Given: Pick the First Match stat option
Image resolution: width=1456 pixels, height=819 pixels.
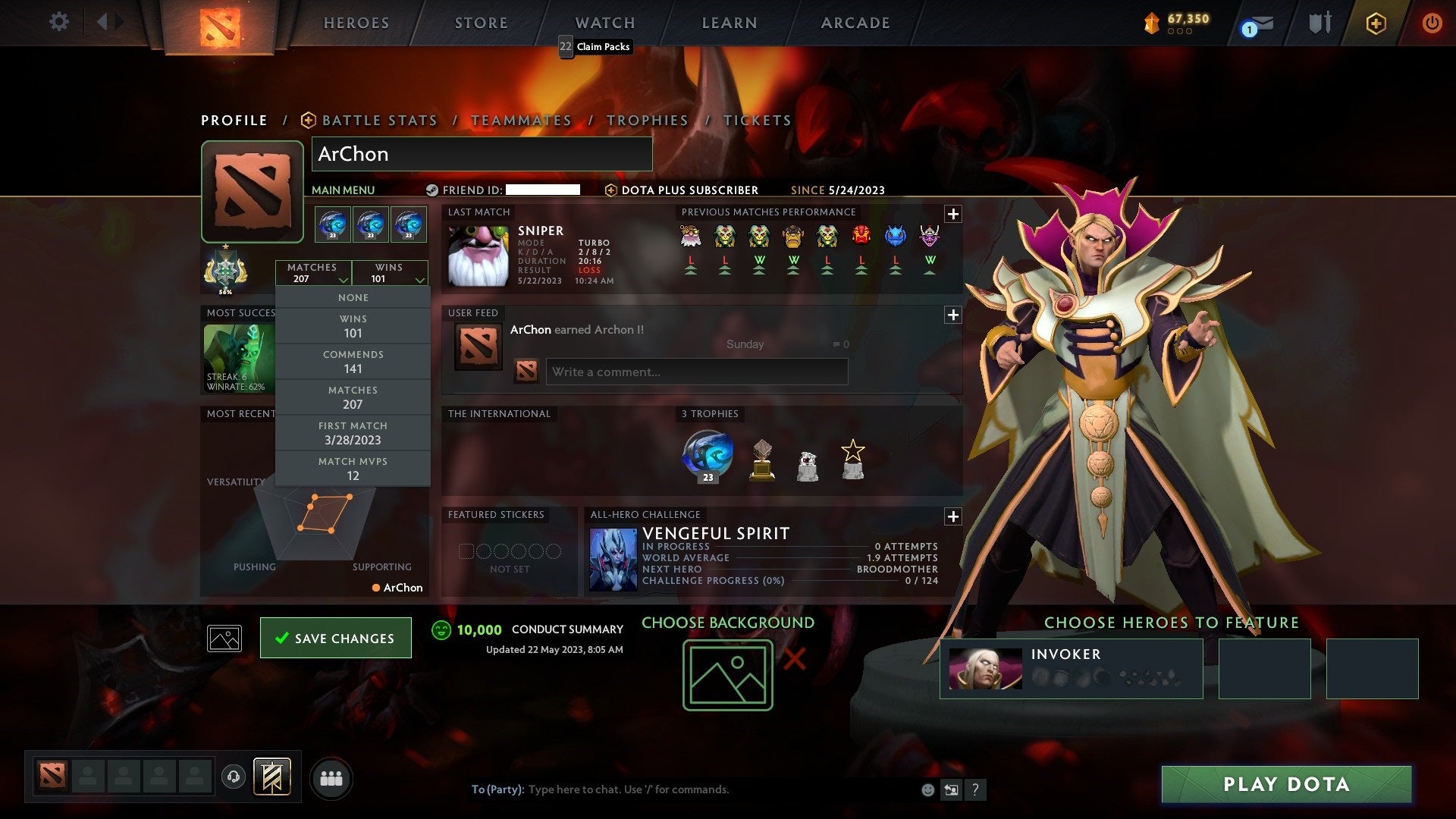Looking at the screenshot, I should tap(353, 433).
